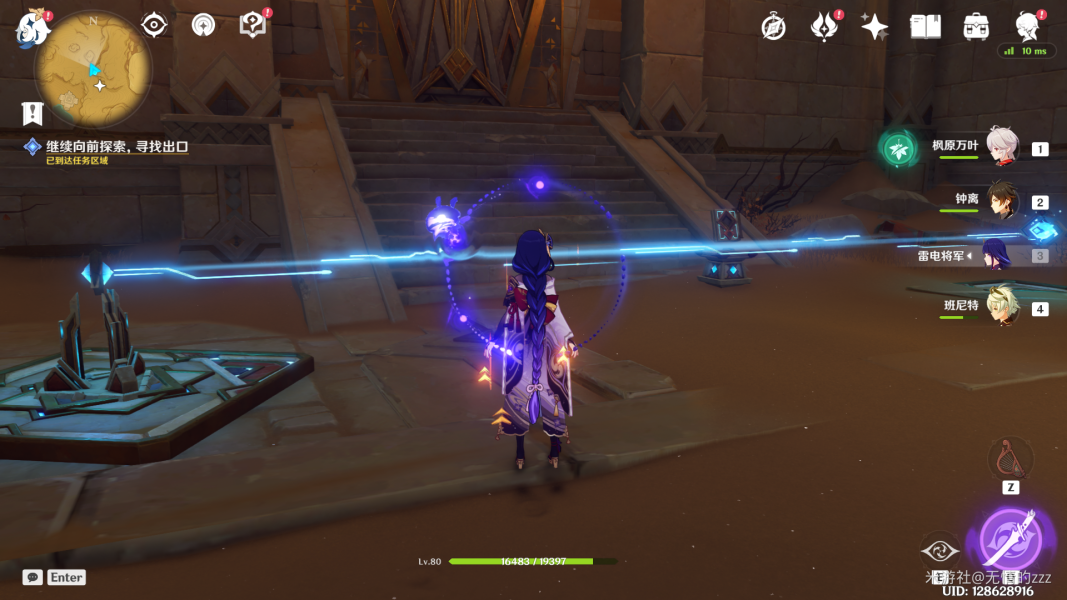Open the chat speech bubble icon
Image resolution: width=1067 pixels, height=600 pixels.
[33, 577]
